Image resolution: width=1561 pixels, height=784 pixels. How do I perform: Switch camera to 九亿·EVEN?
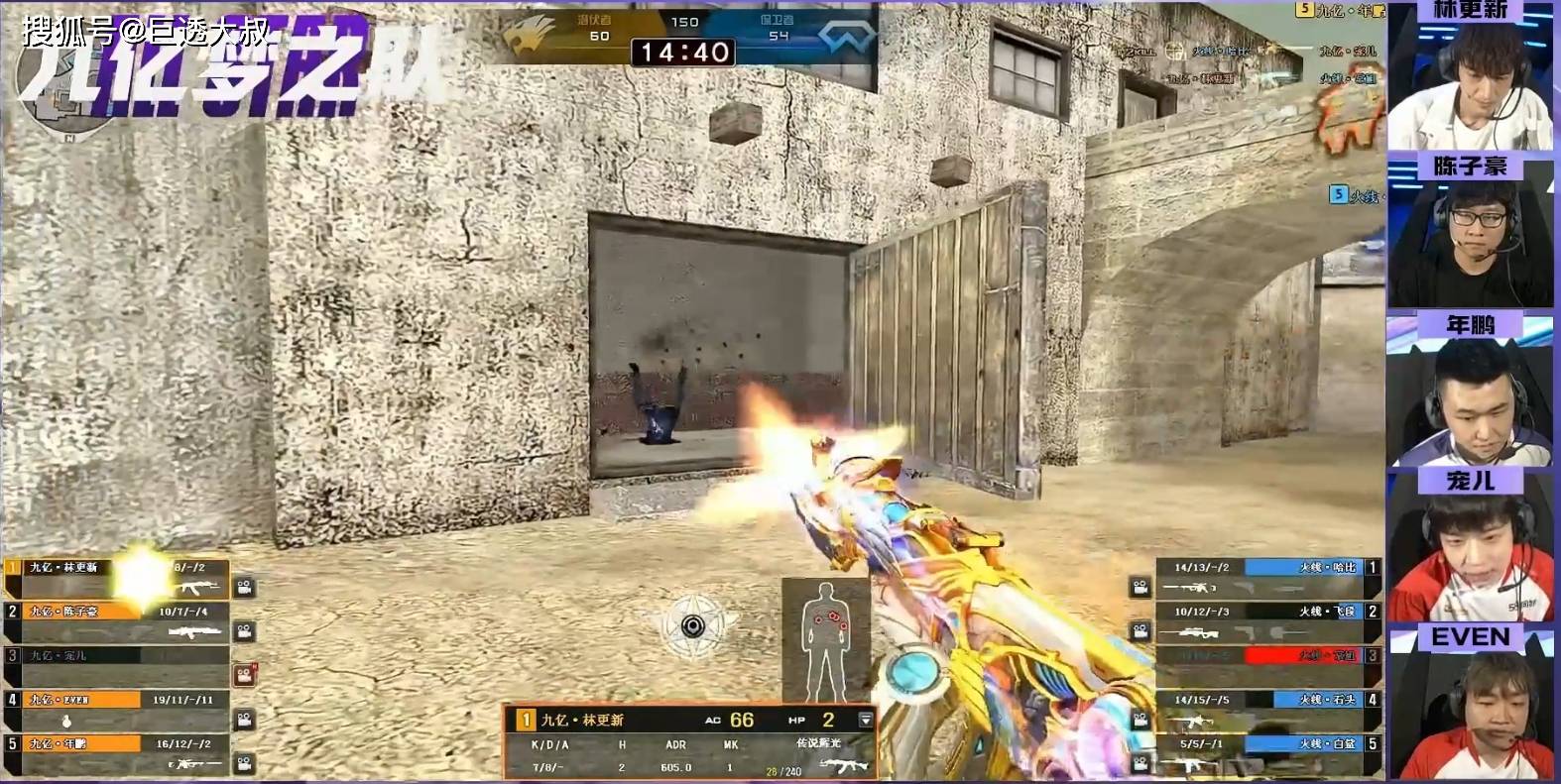pos(244,719)
